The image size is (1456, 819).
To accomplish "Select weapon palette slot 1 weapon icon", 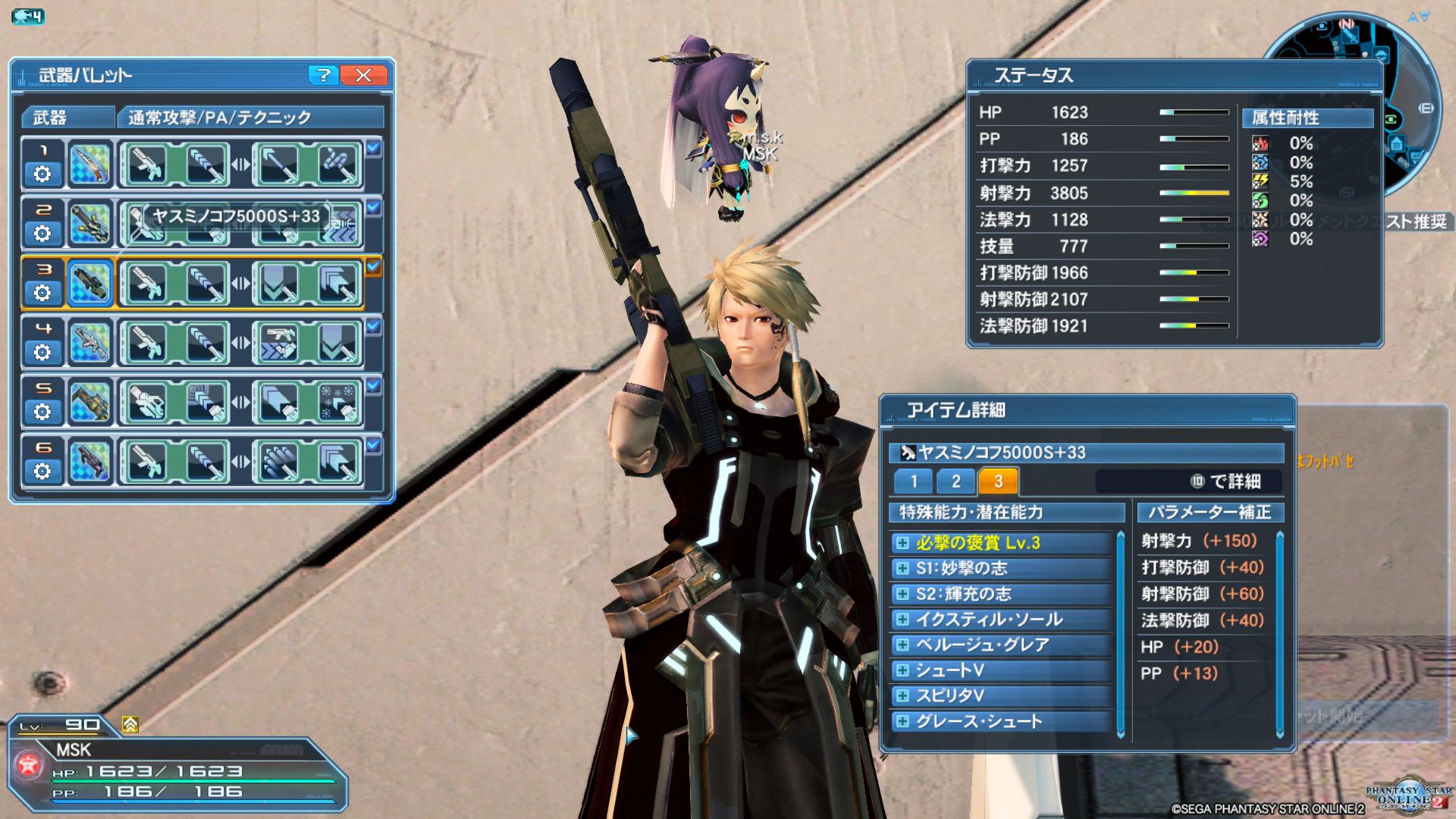I will (x=89, y=165).
